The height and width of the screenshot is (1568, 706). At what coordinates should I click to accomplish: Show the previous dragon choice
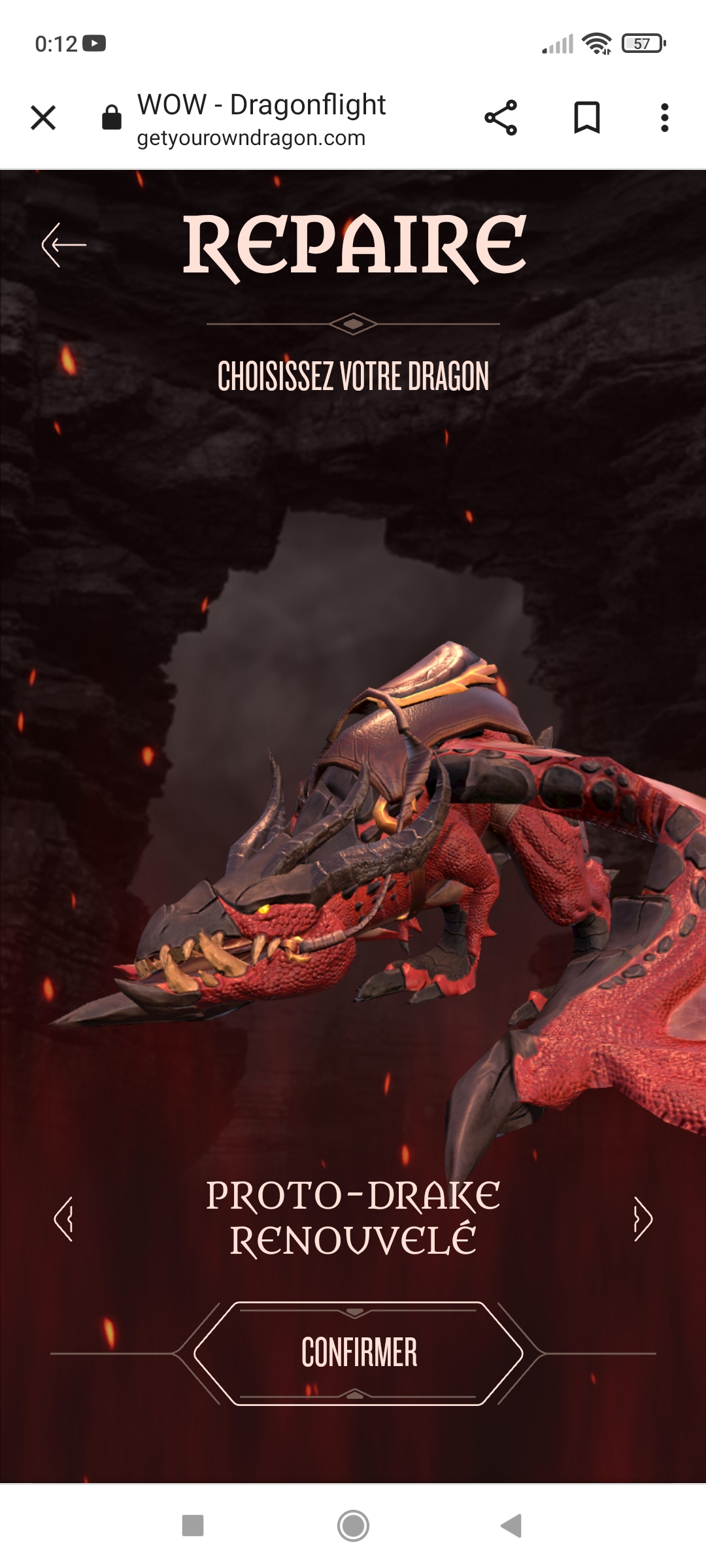coord(63,1218)
